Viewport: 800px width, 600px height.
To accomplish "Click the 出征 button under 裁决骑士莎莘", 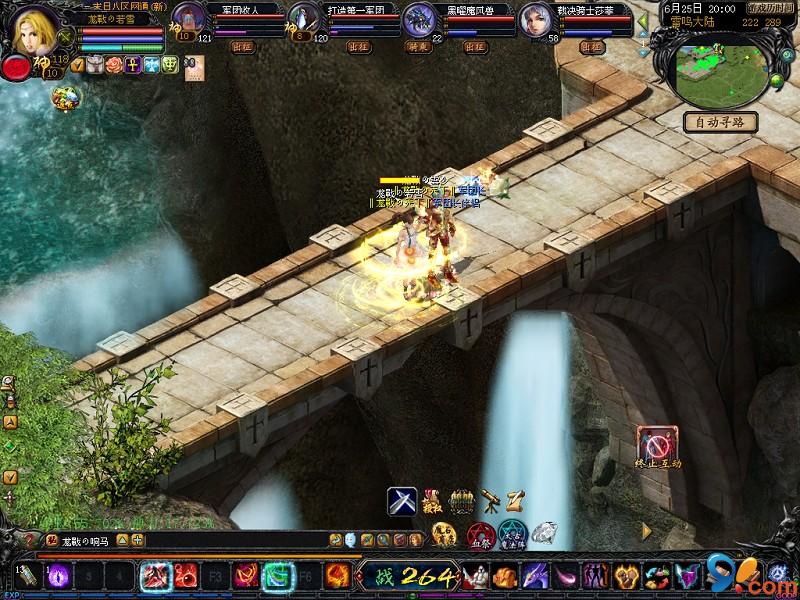I will [589, 46].
